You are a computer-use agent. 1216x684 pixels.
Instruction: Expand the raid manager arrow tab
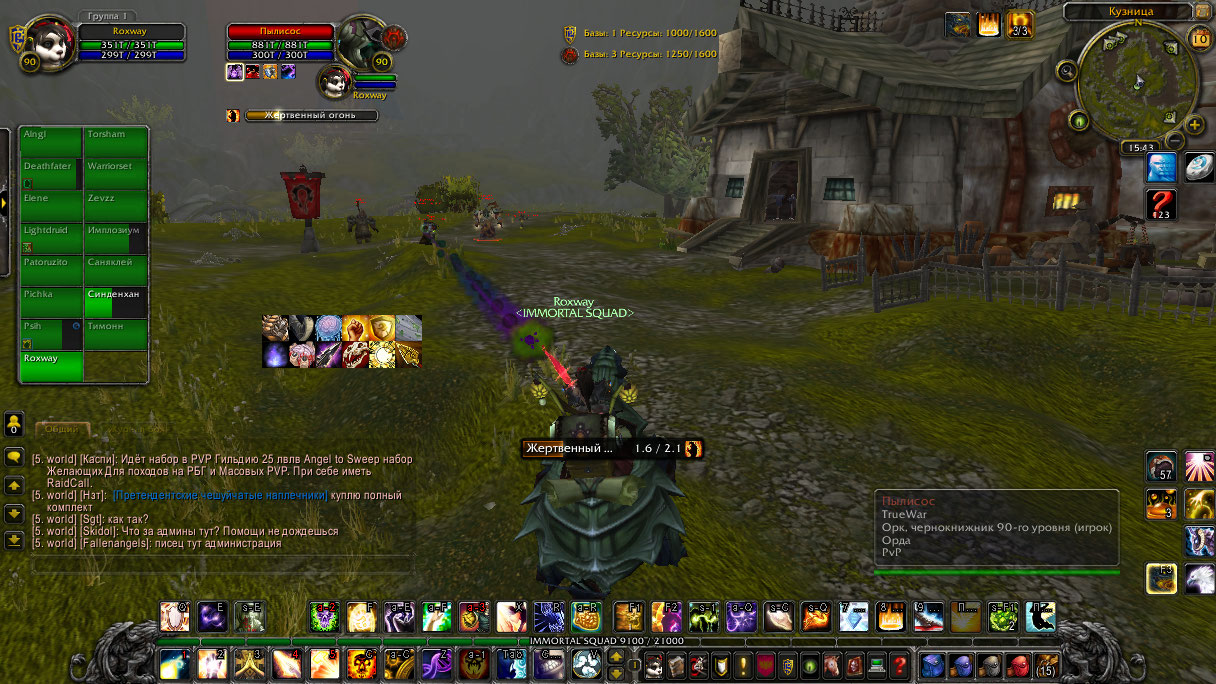4,202
